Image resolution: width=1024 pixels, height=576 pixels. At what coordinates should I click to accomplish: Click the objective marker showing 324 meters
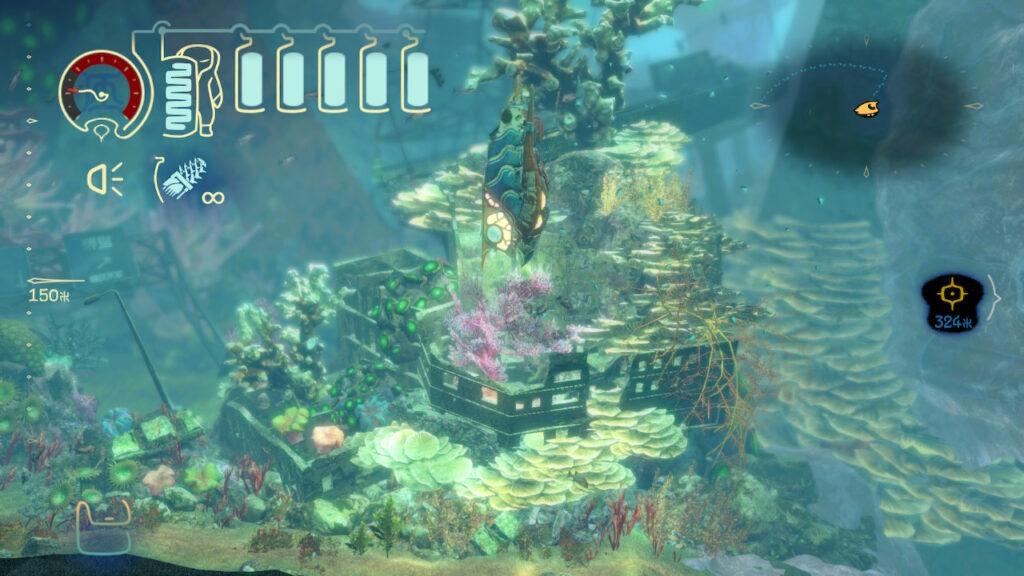pyautogui.click(x=953, y=303)
